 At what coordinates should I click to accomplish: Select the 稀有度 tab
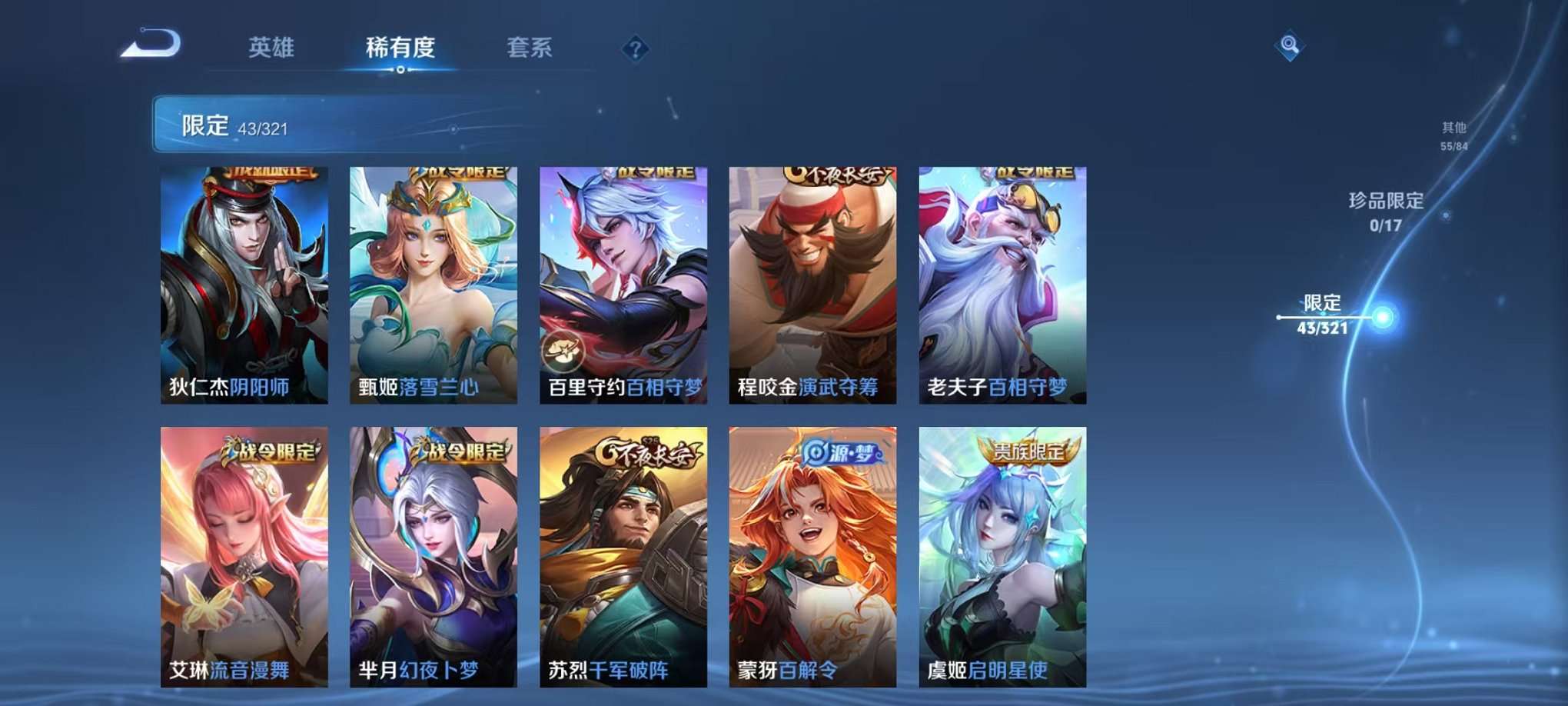(400, 47)
